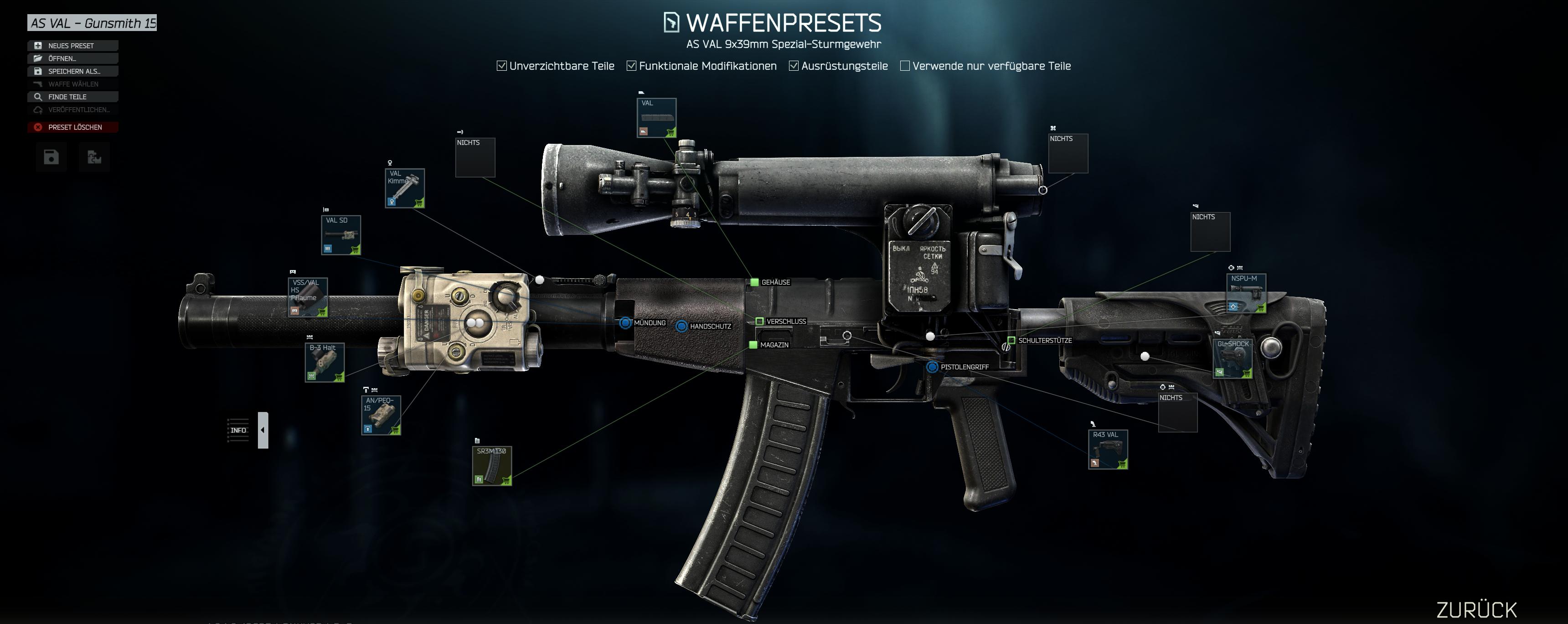
Task: Choose the R43 VAL pistol grip slot
Action: [x=1108, y=450]
